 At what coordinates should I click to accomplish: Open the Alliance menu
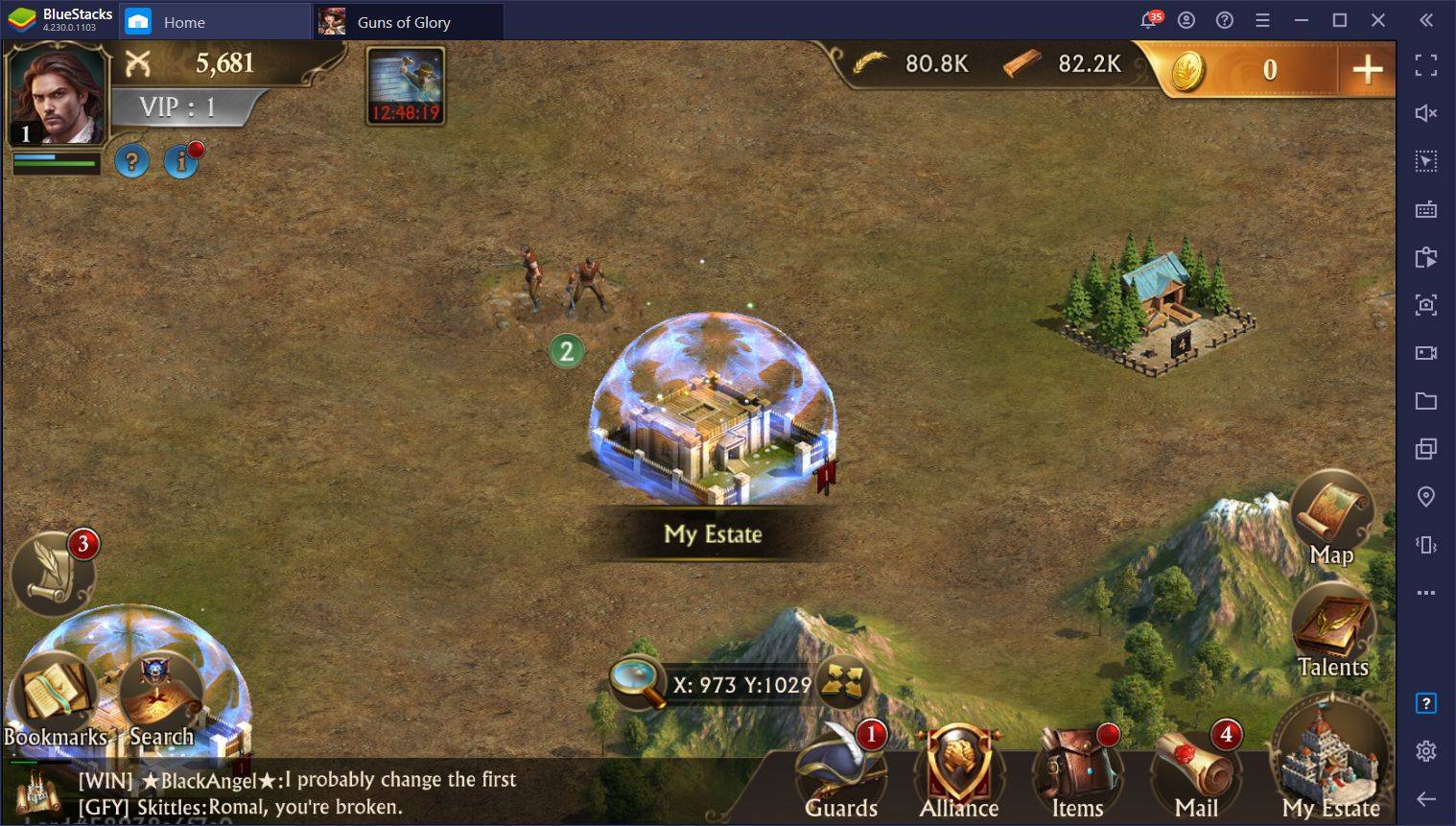(x=958, y=772)
